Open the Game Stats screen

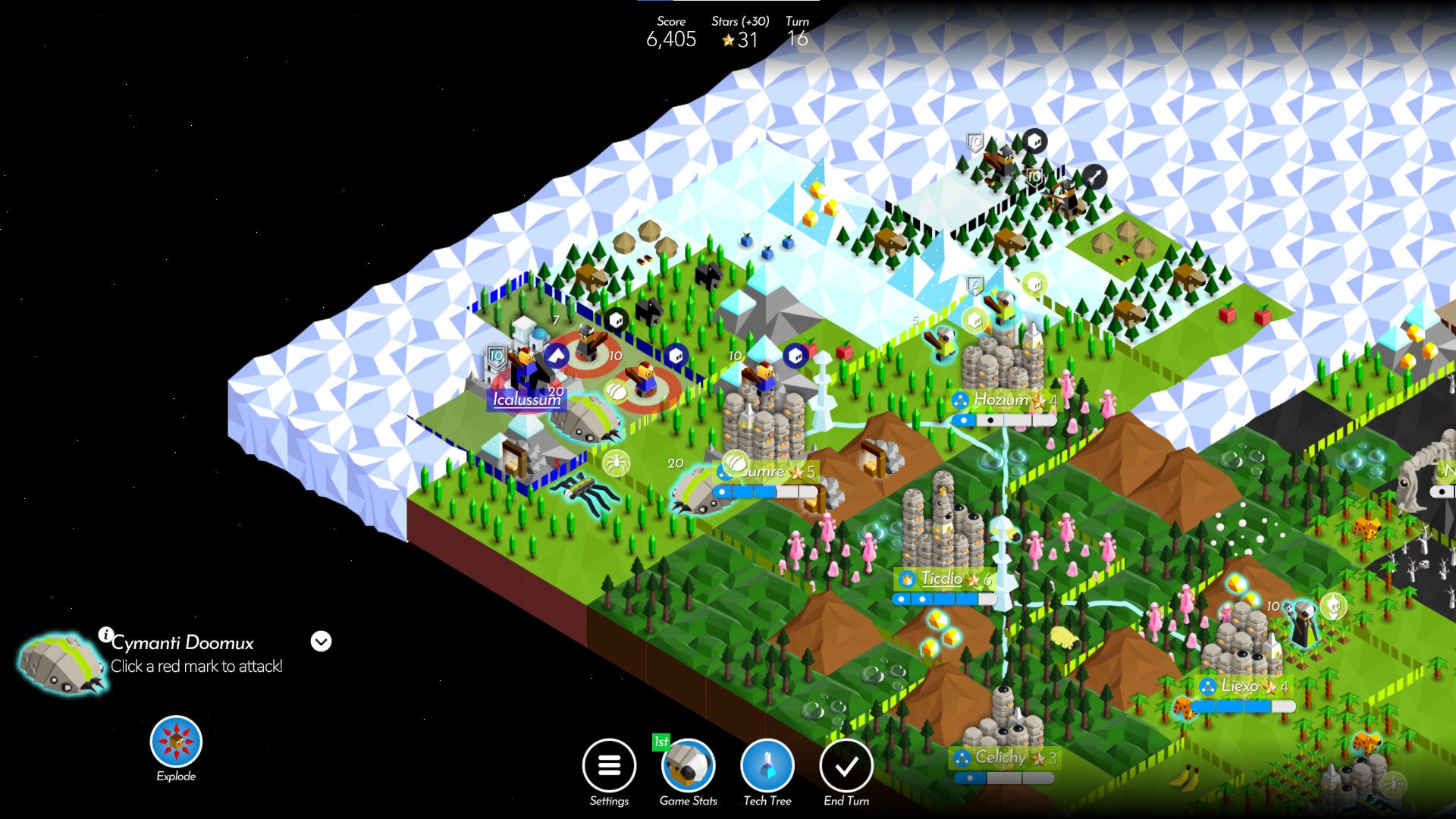tap(689, 766)
